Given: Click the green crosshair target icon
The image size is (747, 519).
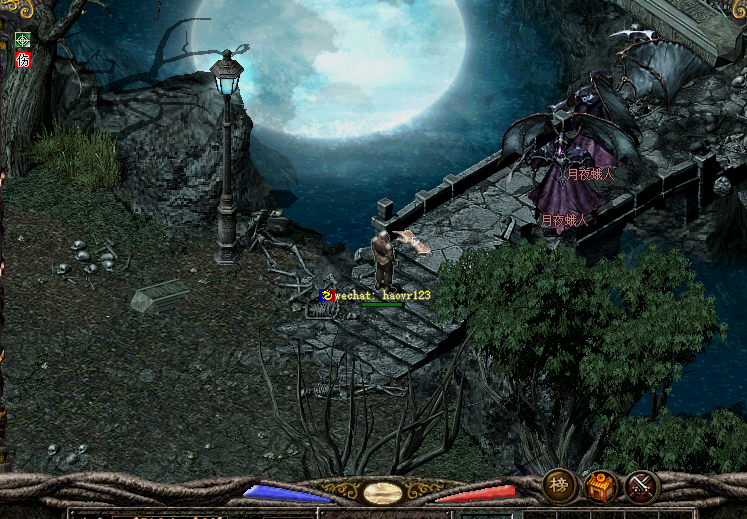Looking at the screenshot, I should point(23,41).
